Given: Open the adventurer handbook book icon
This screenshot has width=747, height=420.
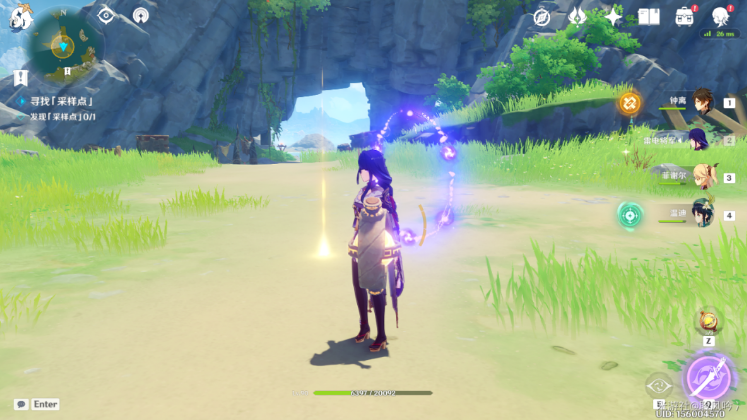Looking at the screenshot, I should coord(649,16).
